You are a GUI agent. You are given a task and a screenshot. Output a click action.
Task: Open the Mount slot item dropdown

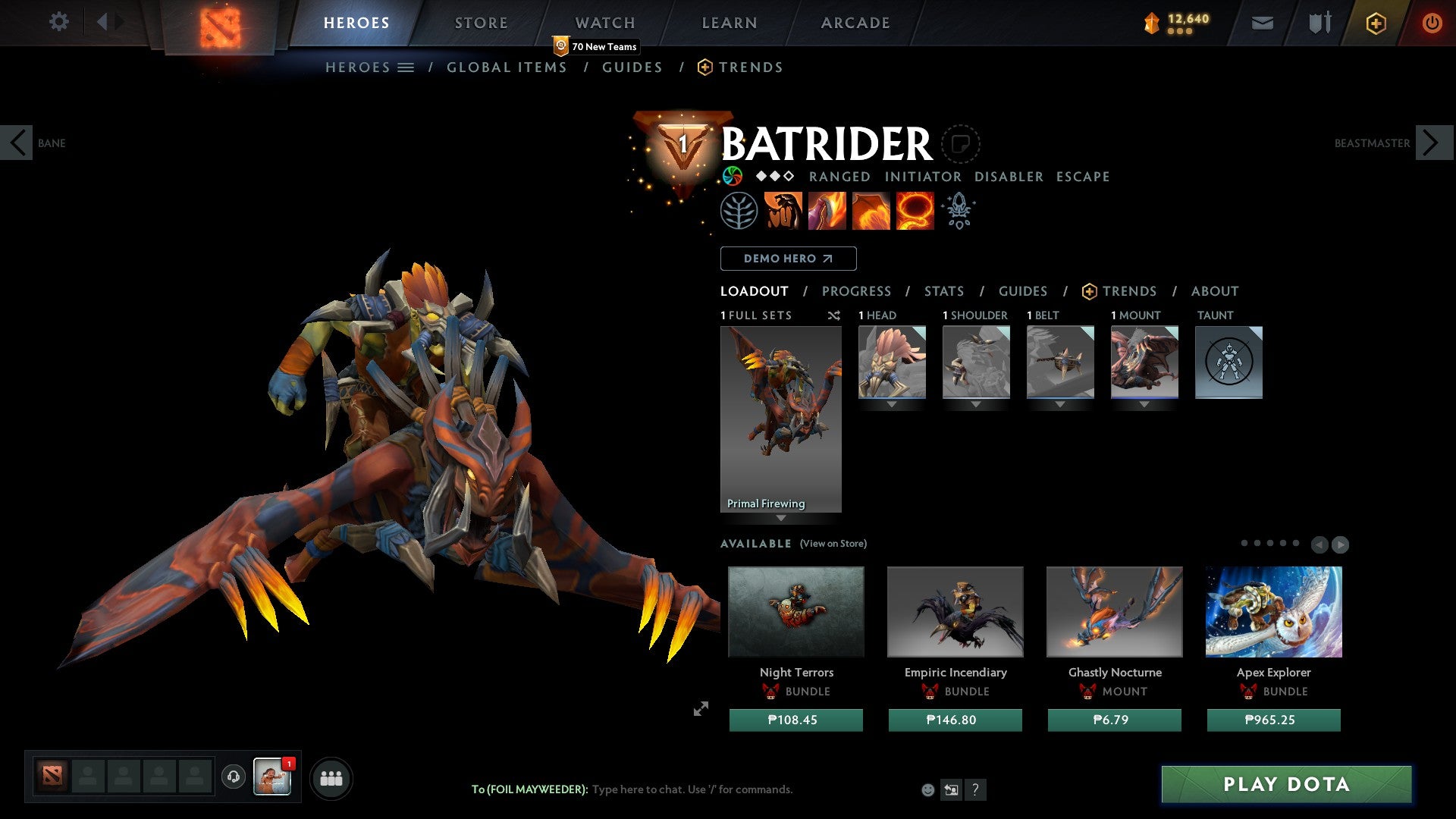pos(1144,404)
